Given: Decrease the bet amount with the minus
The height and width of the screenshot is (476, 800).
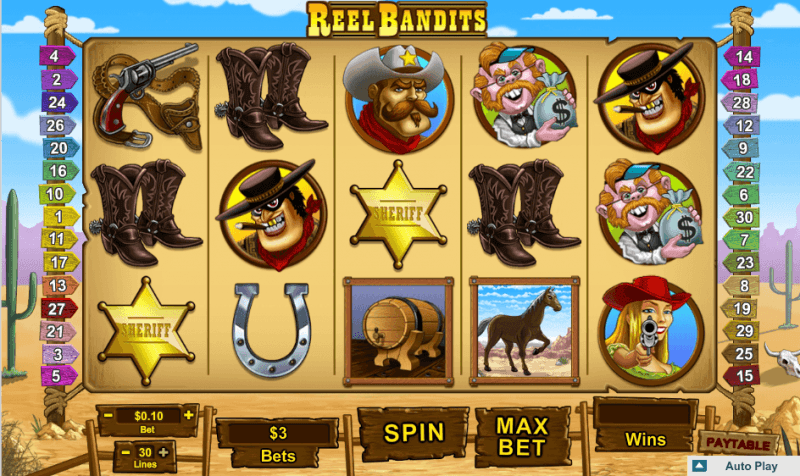Looking at the screenshot, I should 106,414.
